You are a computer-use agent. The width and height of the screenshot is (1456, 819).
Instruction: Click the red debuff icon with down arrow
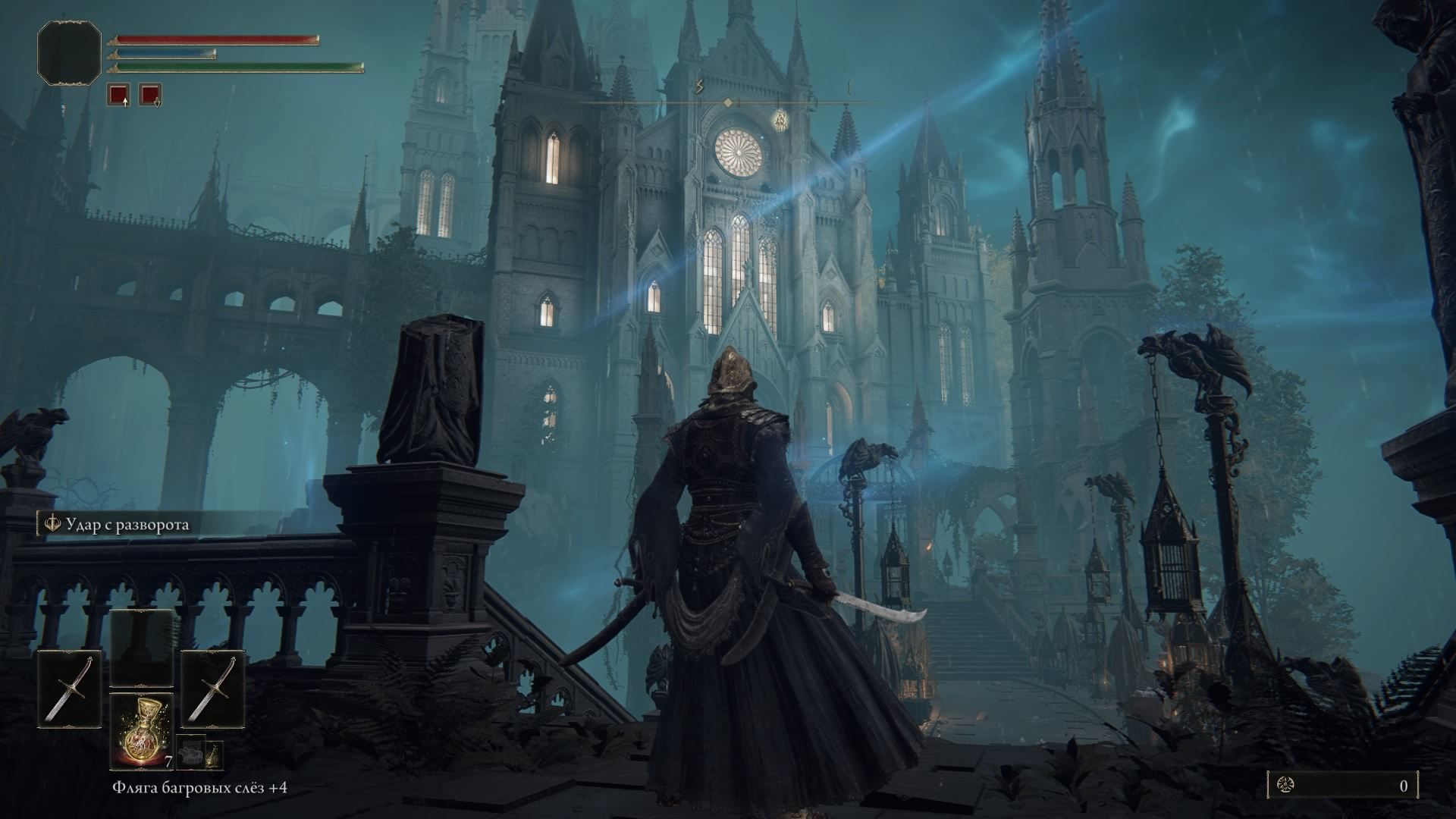[x=150, y=95]
